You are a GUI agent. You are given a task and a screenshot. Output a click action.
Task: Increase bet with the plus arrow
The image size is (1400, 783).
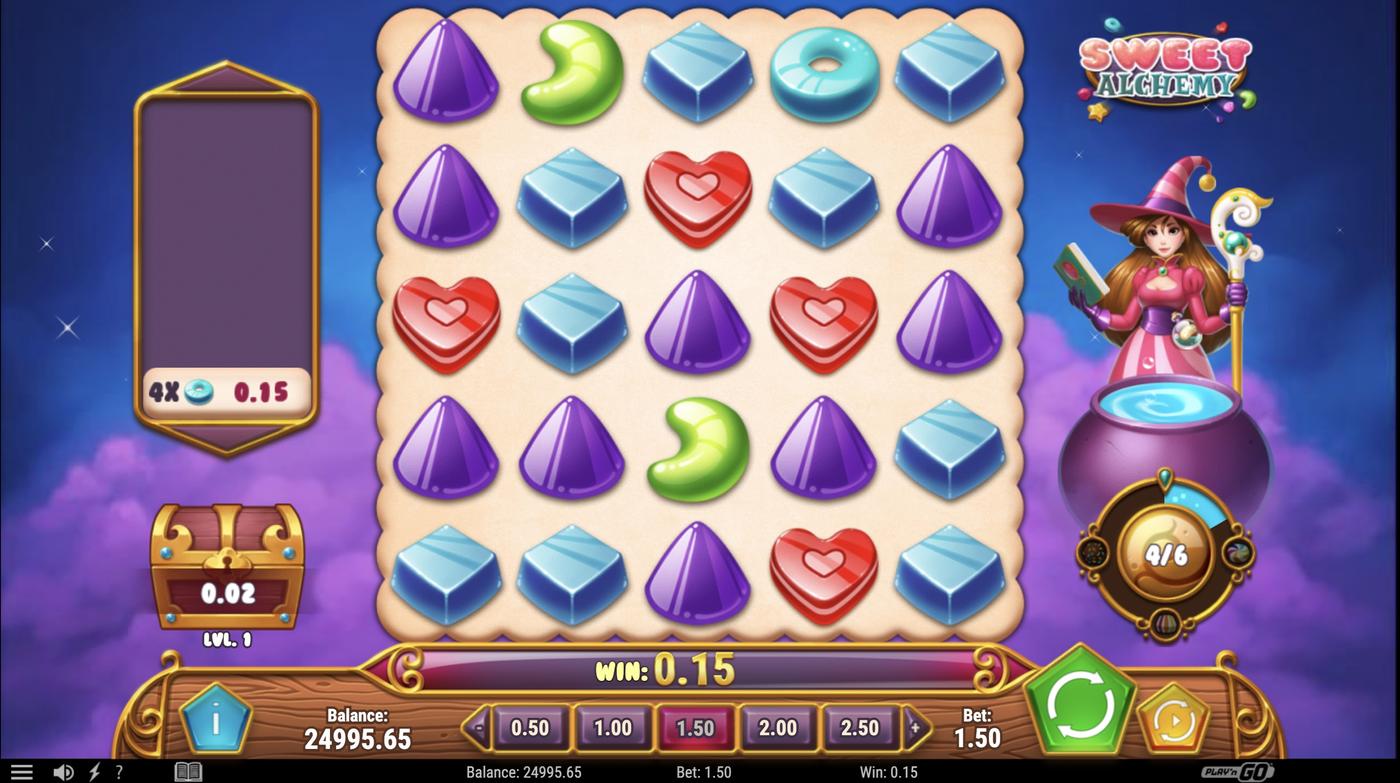[915, 728]
